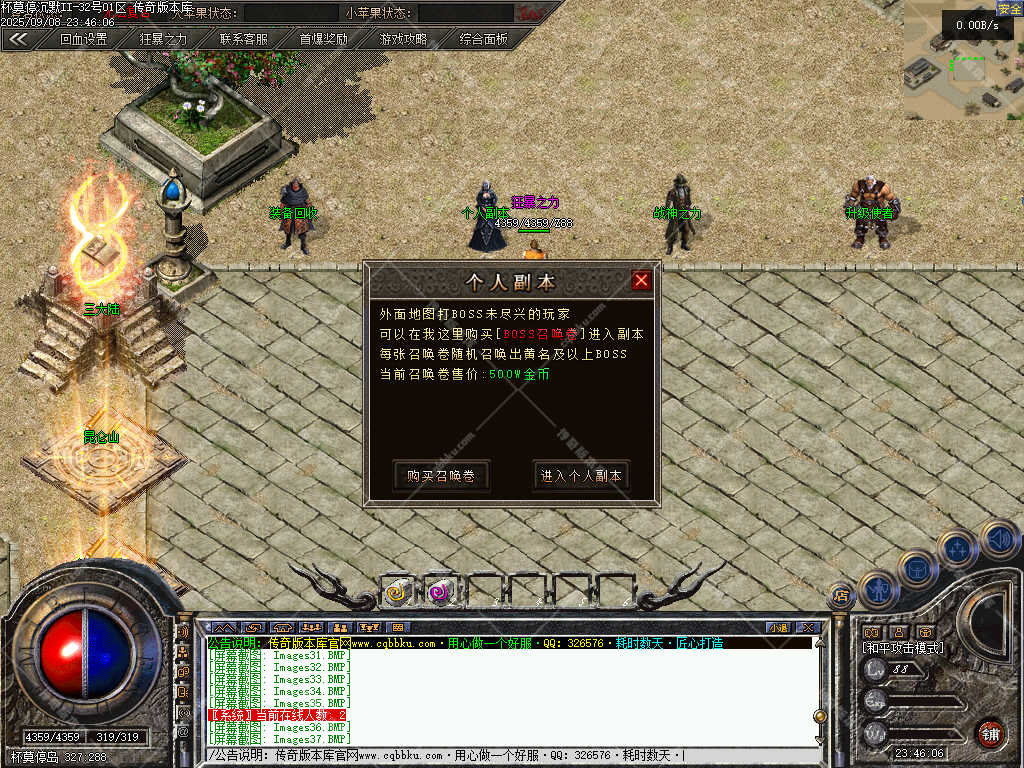This screenshot has height=768, width=1024.
Task: Select 联系客服 in the top bar
Action: tap(243, 40)
